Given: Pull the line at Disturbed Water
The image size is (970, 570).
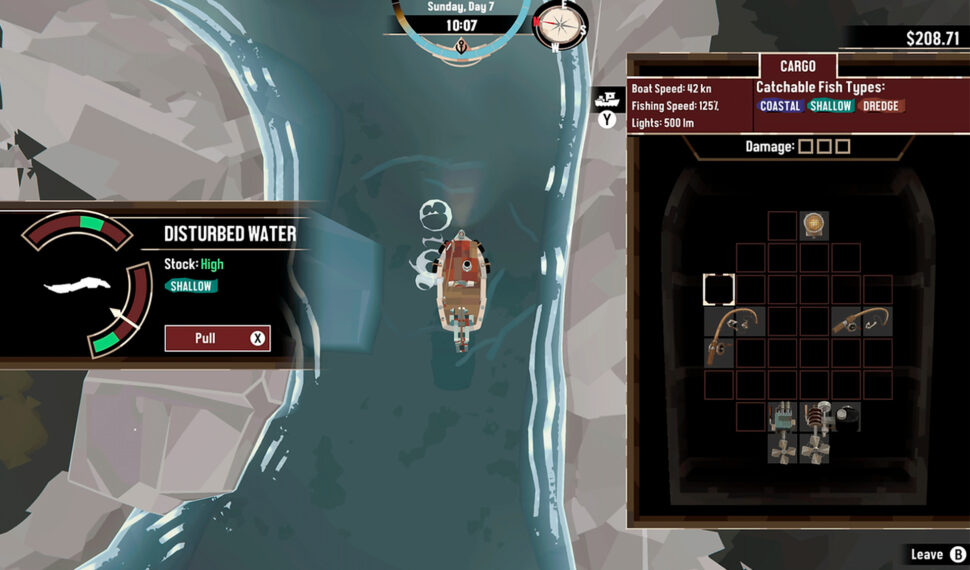Looking at the screenshot, I should [x=217, y=338].
